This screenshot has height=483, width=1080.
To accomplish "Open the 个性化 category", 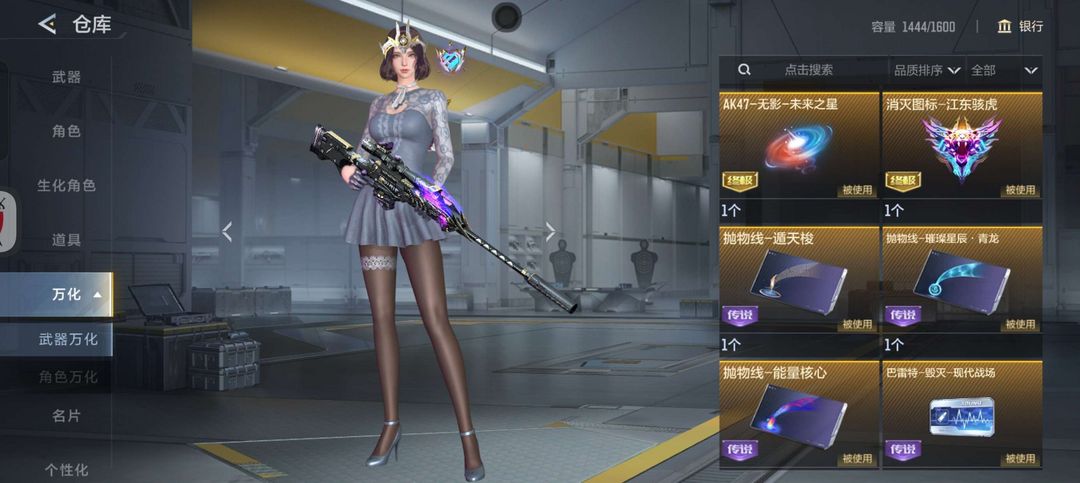I will 66,469.
